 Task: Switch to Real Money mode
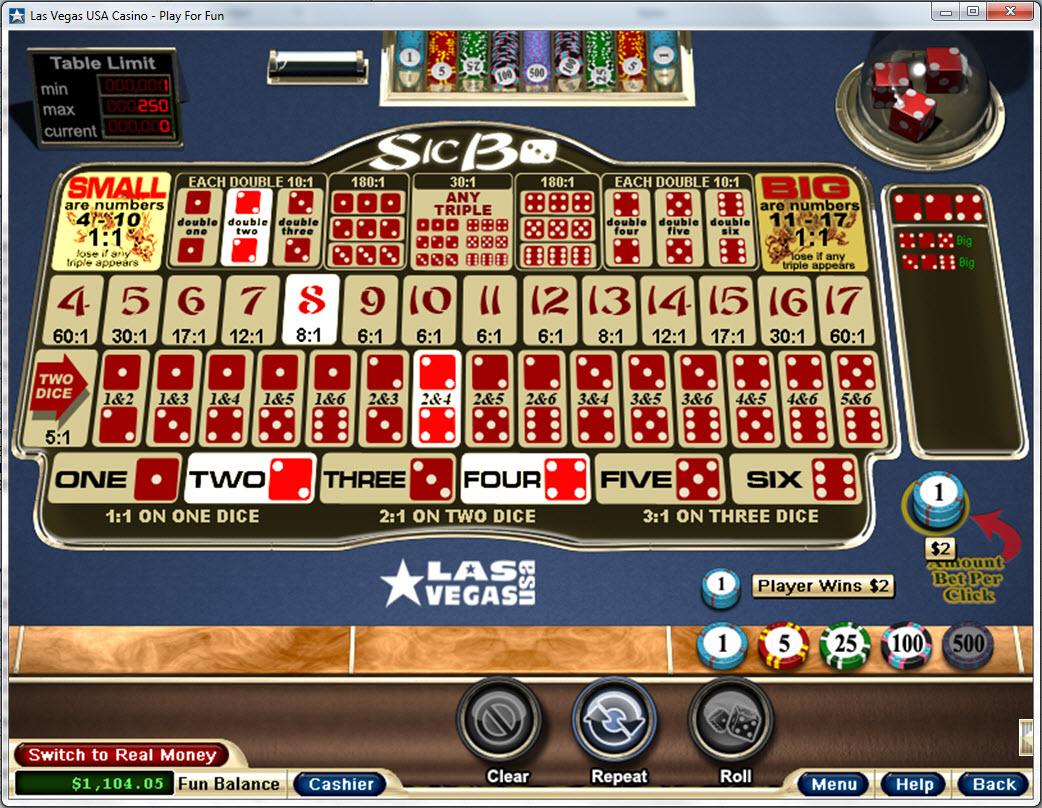pos(121,755)
